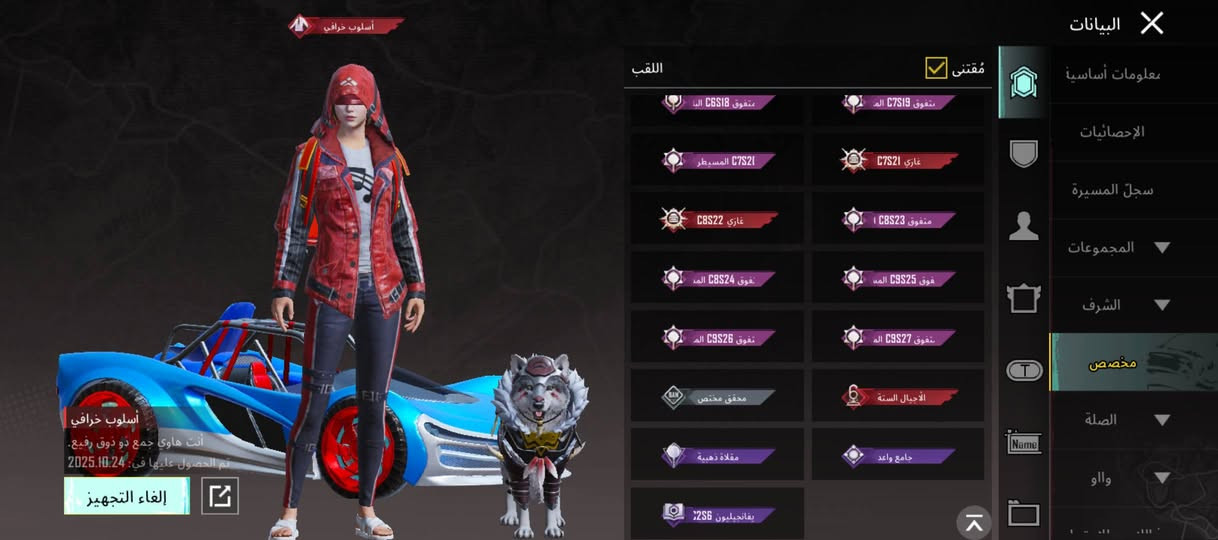Jump to the top of the title list using the up-arrow button

pos(973,521)
